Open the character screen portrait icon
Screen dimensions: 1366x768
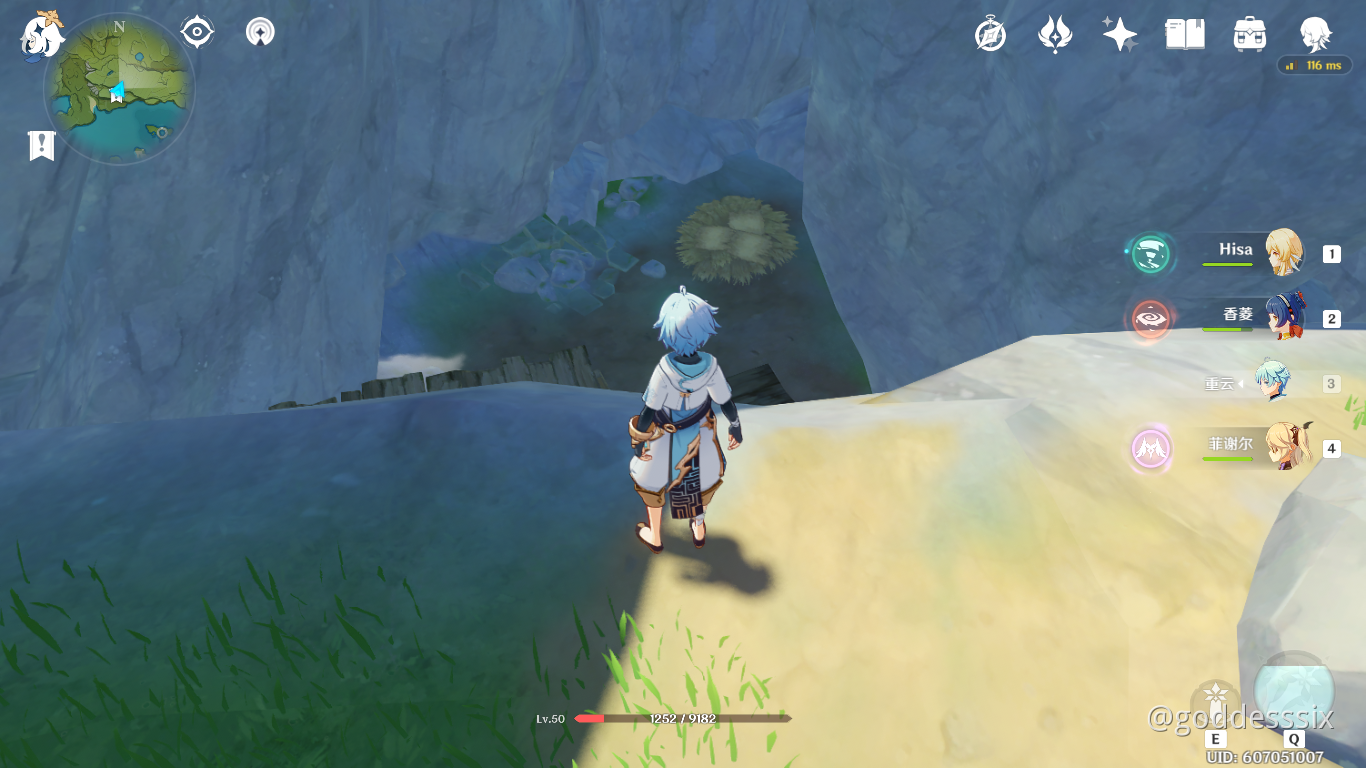1316,33
